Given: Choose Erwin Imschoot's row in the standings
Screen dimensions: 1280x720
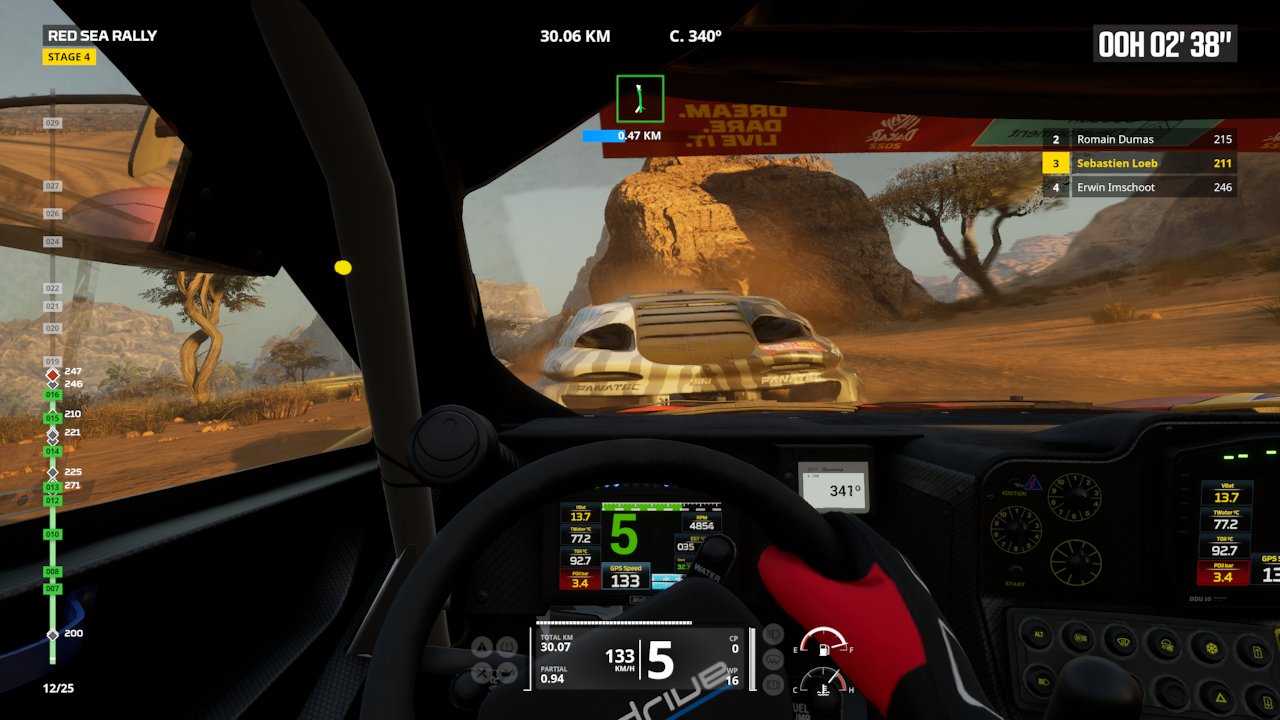Looking at the screenshot, I should [1139, 187].
